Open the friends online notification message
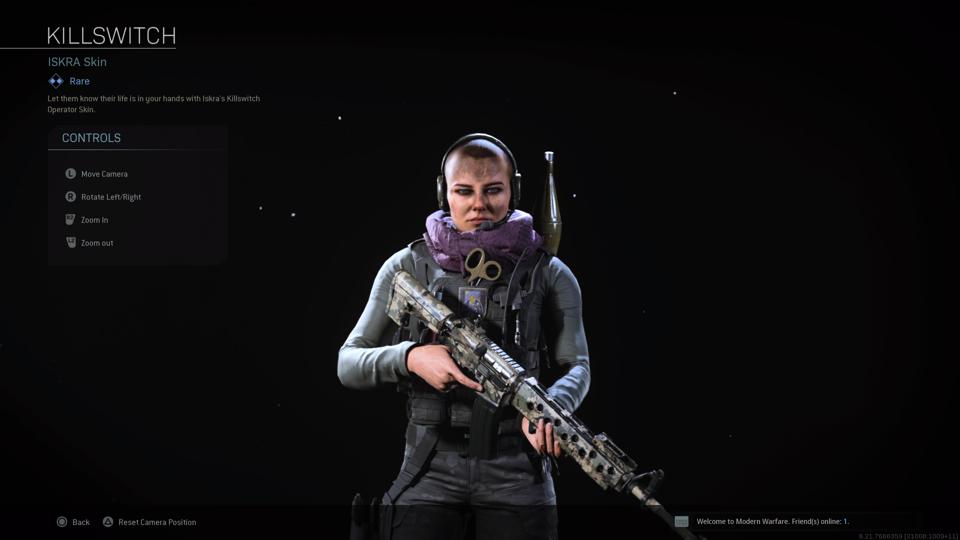This screenshot has width=960, height=540. (771, 522)
